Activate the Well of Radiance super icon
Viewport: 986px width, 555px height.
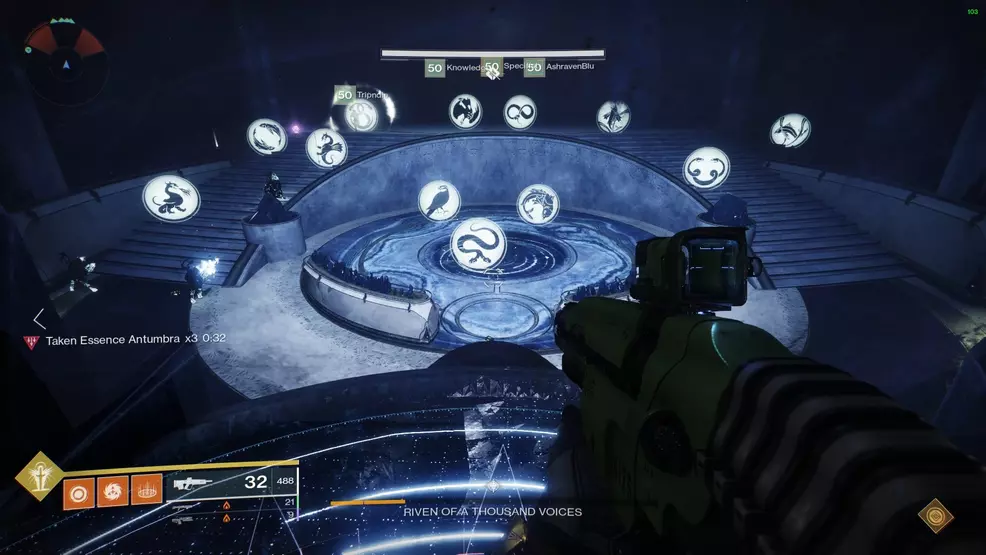coord(40,476)
